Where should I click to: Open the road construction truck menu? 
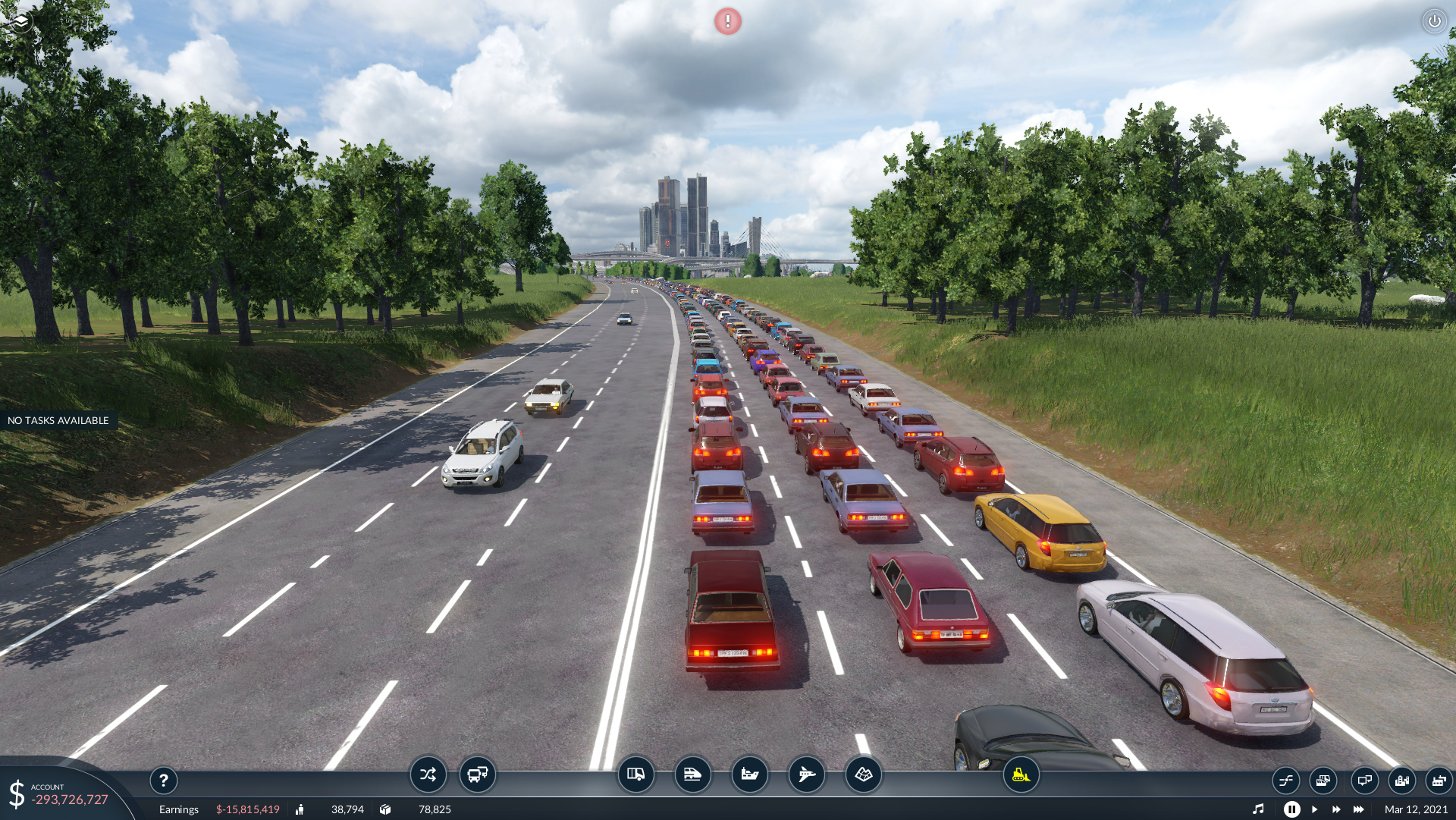tap(635, 774)
